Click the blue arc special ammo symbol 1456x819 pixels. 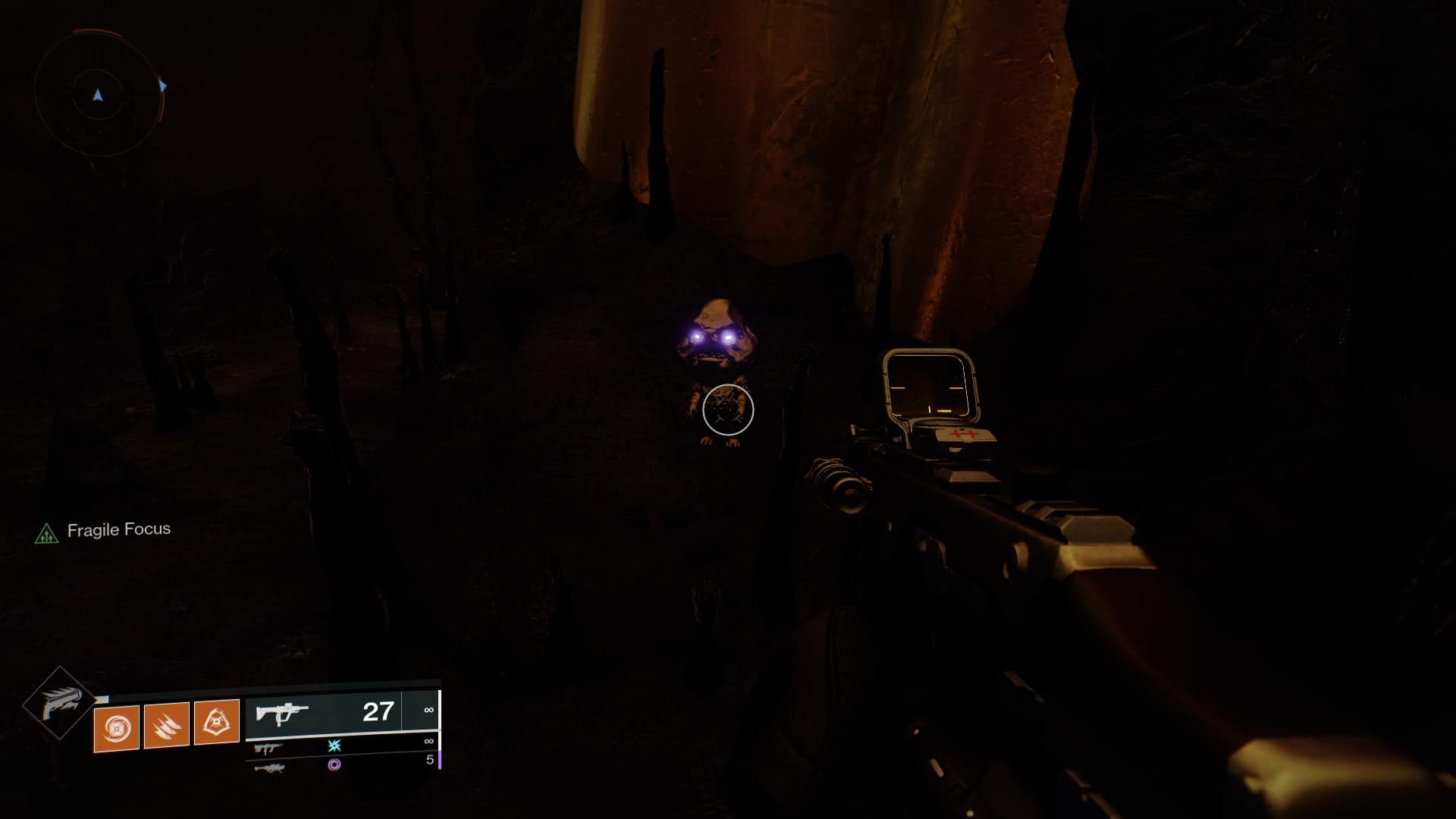(335, 745)
